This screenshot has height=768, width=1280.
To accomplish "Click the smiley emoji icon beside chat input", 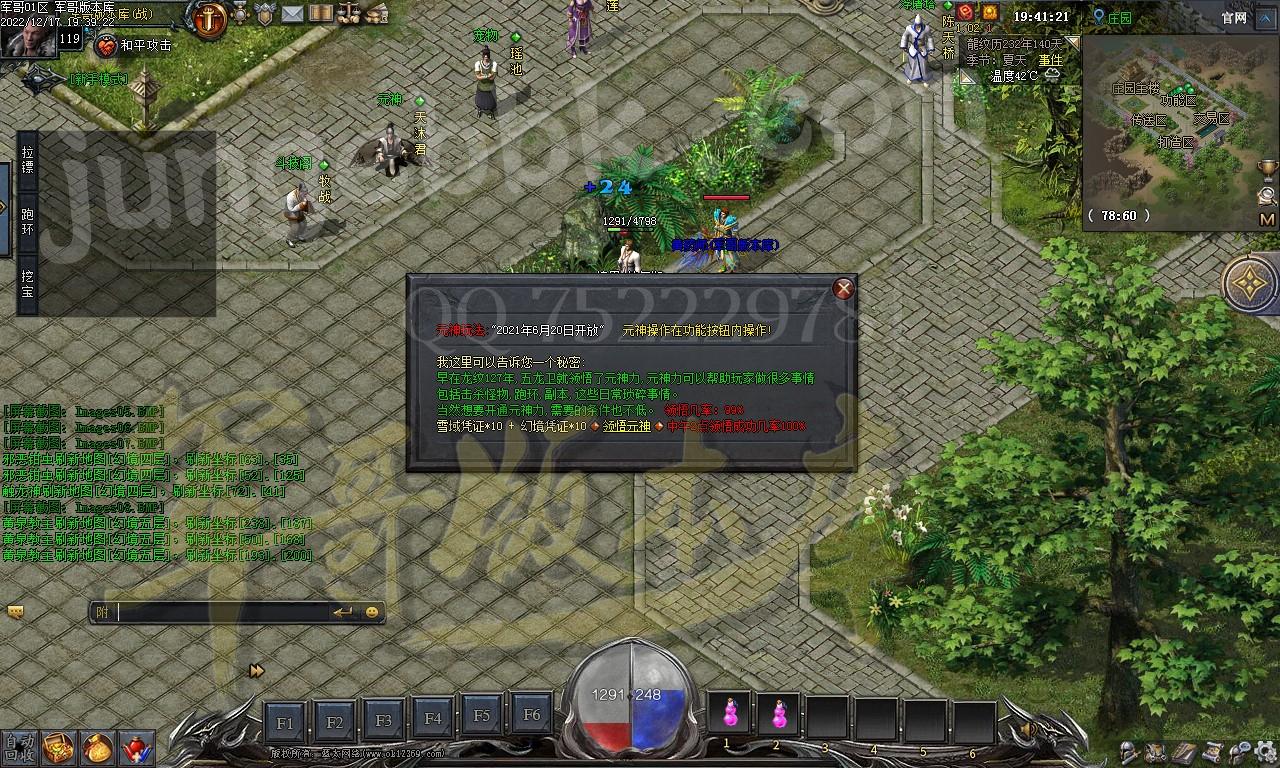I will coord(373,611).
